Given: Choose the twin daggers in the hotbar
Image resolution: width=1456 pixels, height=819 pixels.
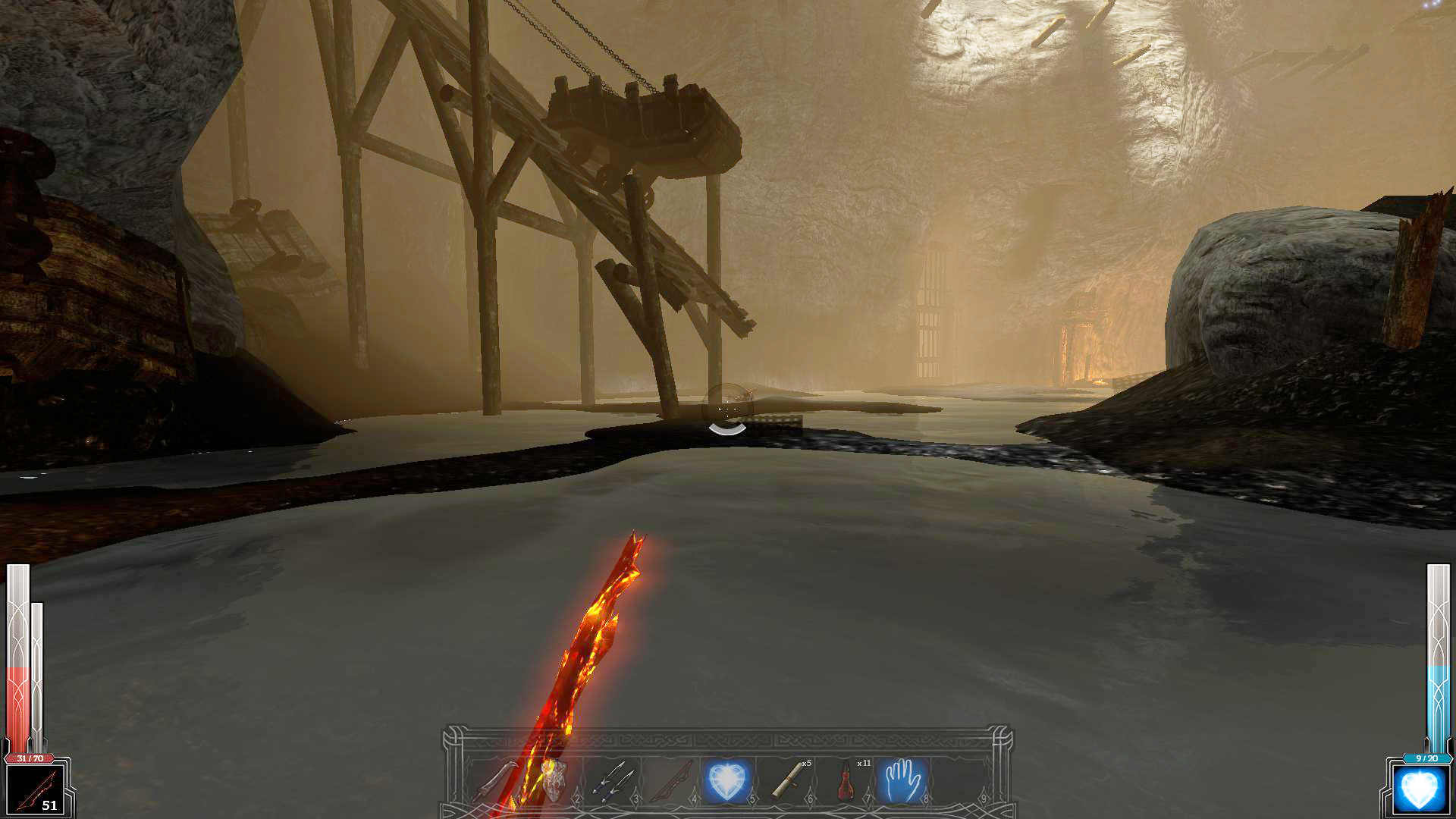Looking at the screenshot, I should (611, 781).
